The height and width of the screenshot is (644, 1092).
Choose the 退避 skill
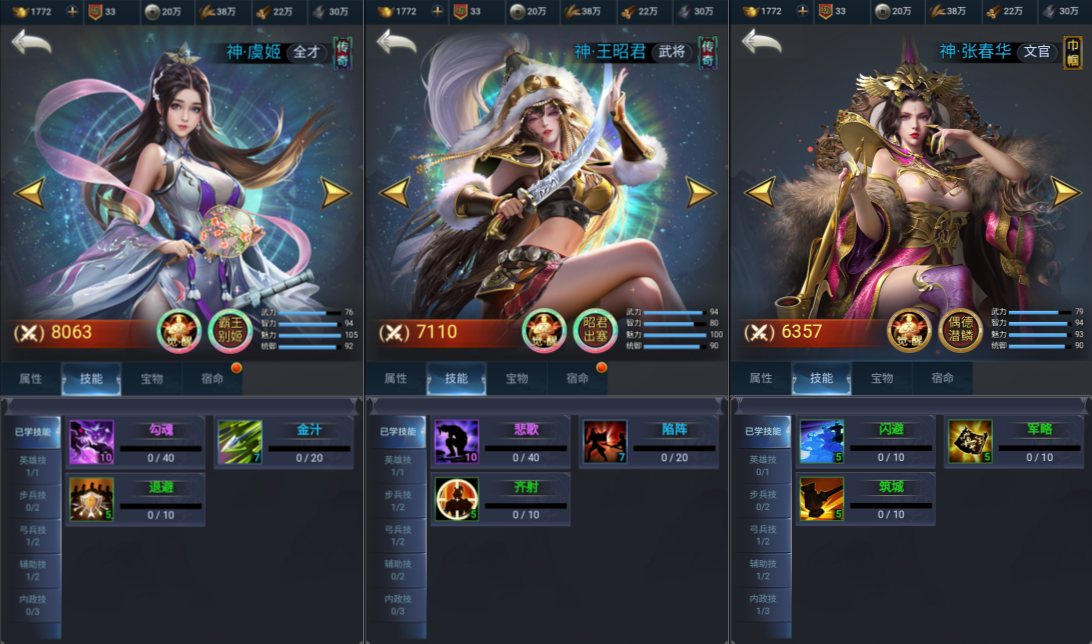[91, 498]
